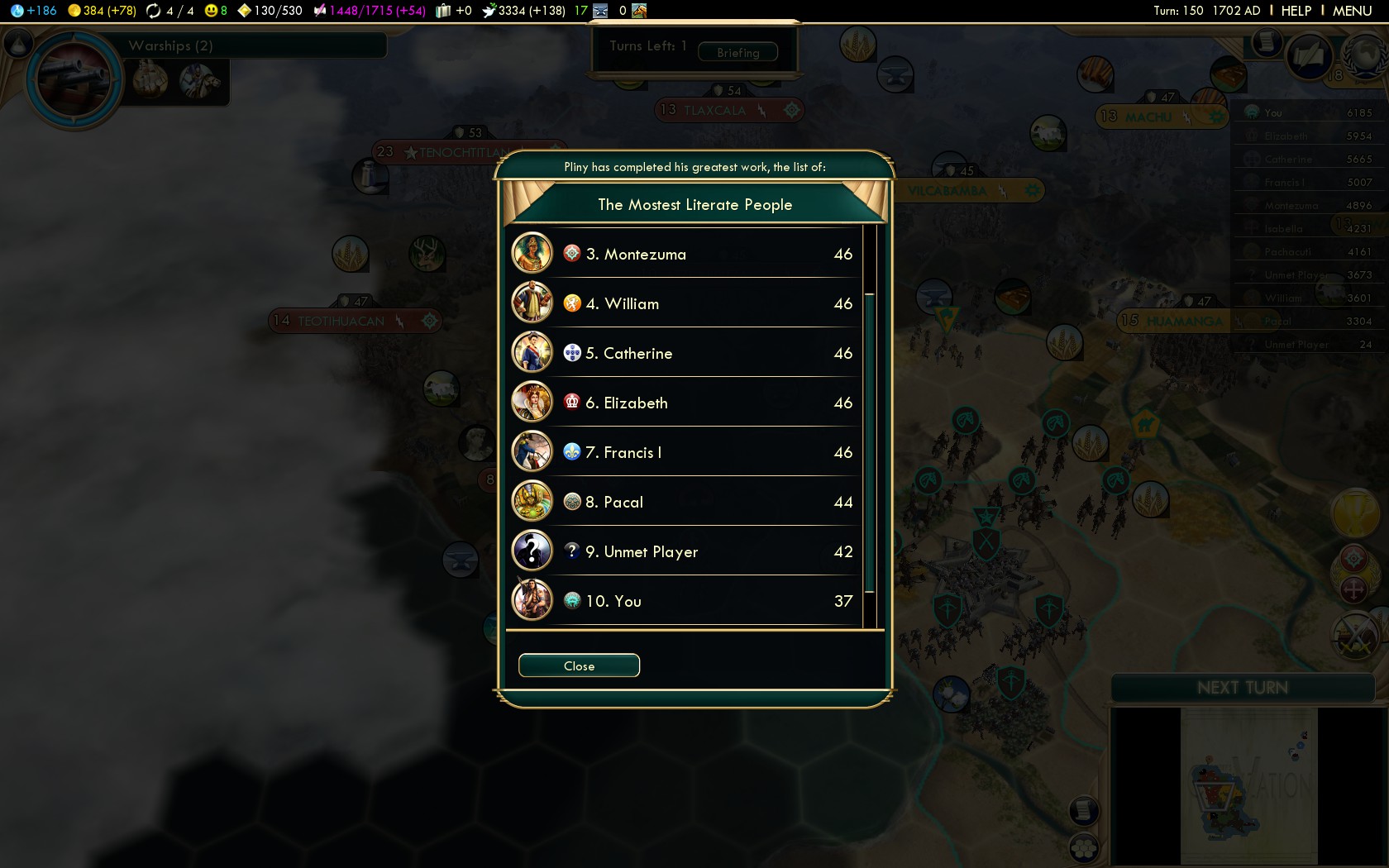Click the ranking list scrollbar

[870, 442]
